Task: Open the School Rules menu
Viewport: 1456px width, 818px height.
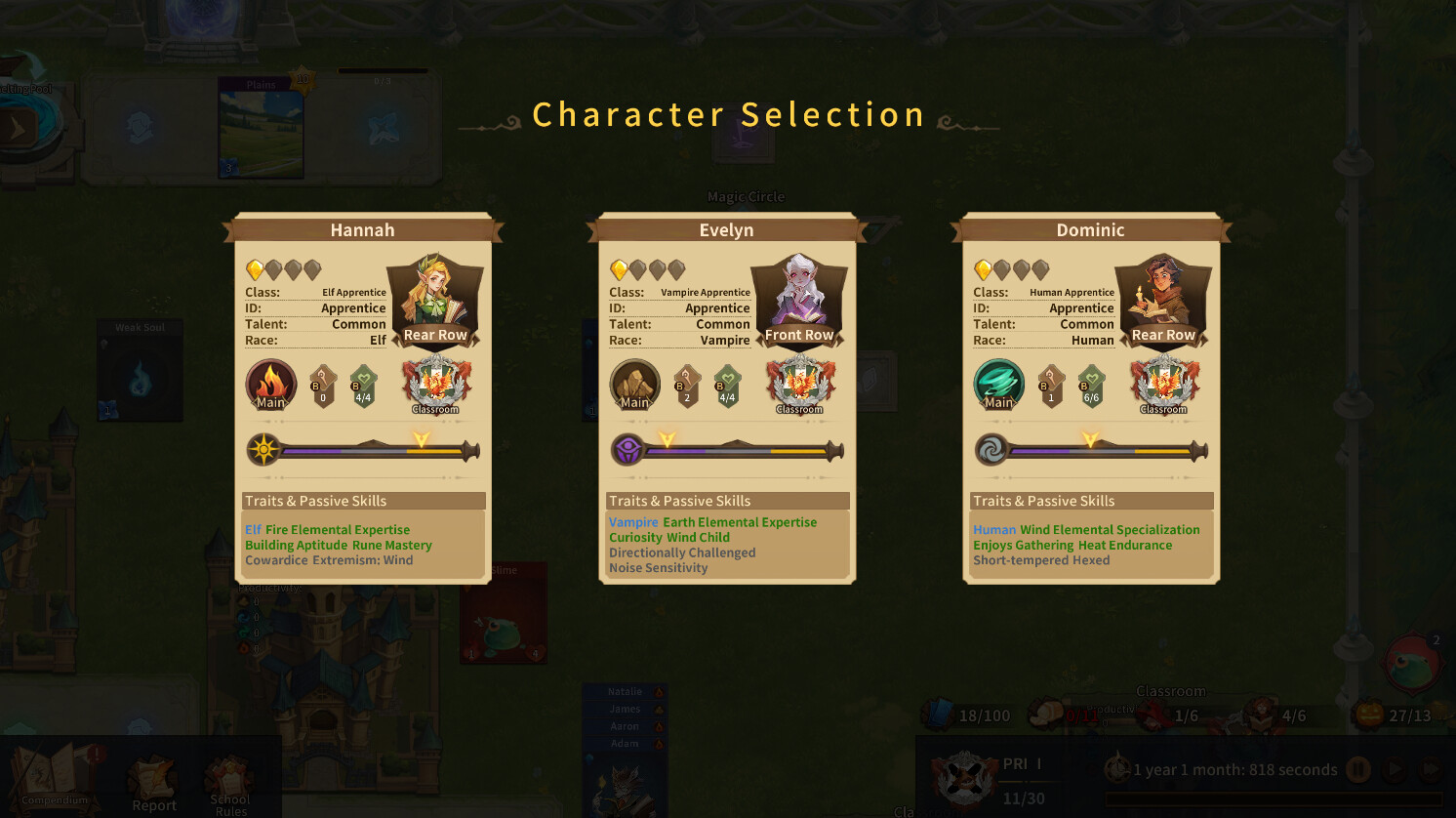Action: coord(230,786)
